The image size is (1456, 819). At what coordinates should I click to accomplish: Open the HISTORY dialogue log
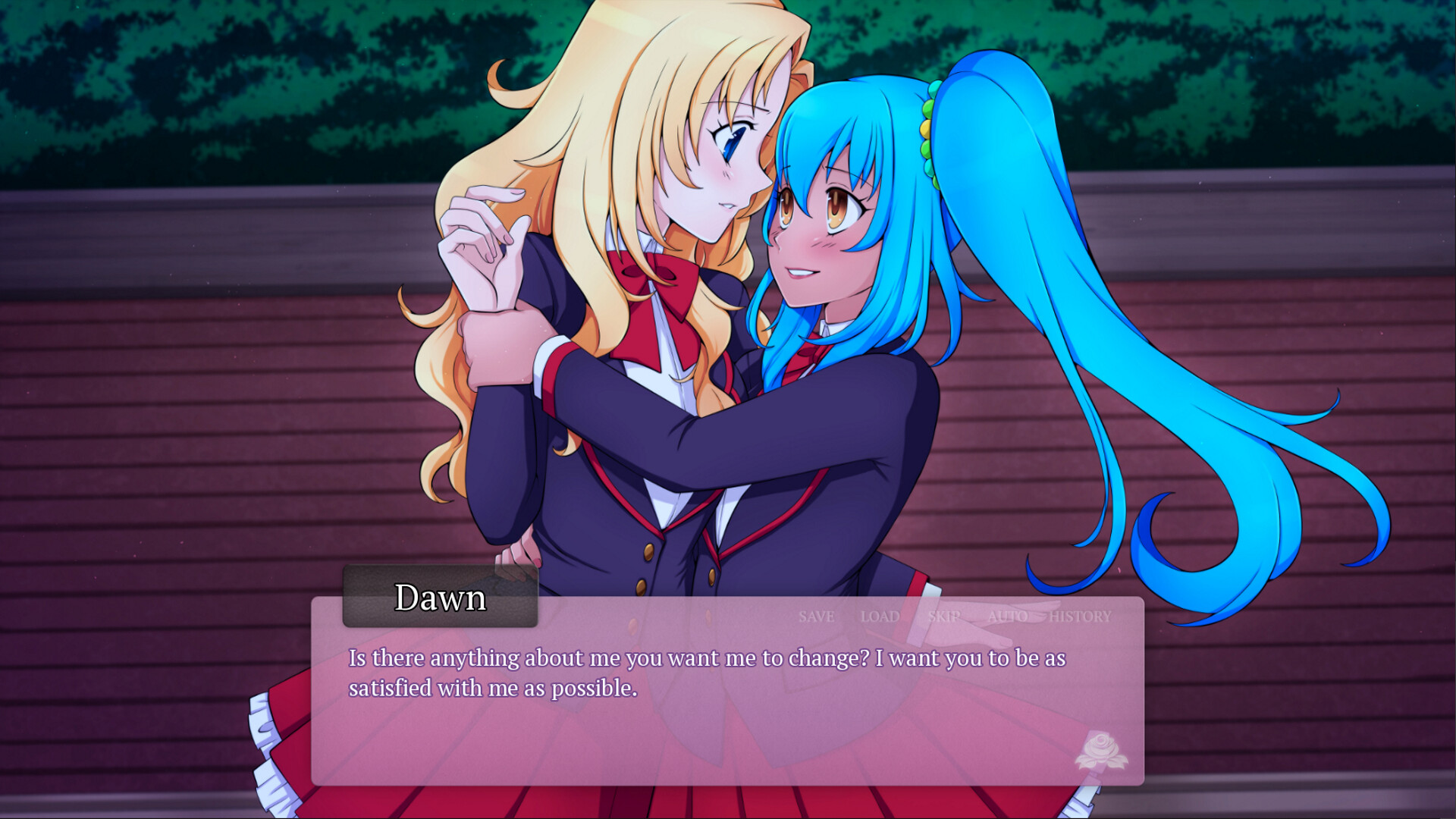click(1080, 617)
